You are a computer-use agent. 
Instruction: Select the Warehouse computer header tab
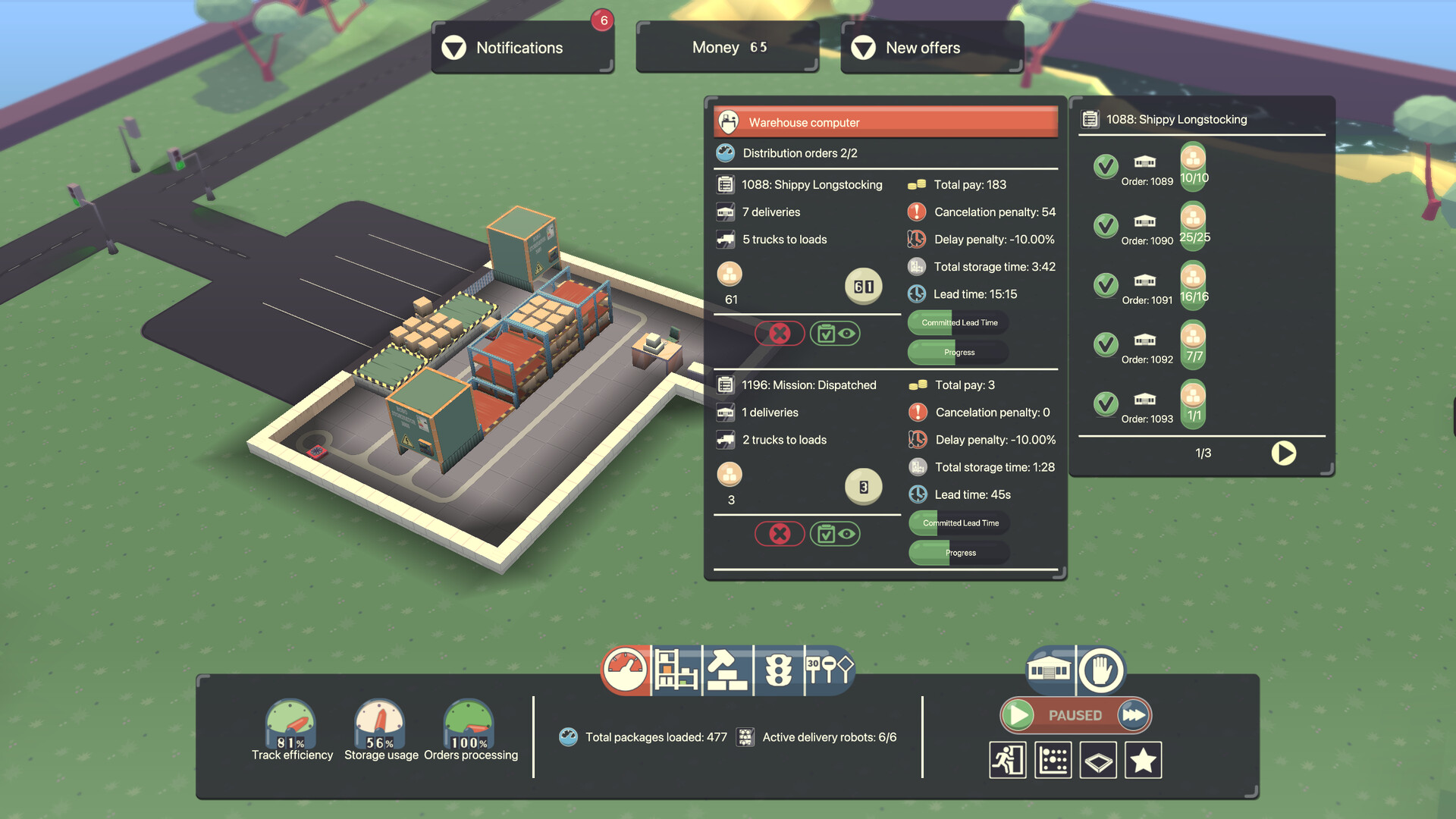coord(884,121)
